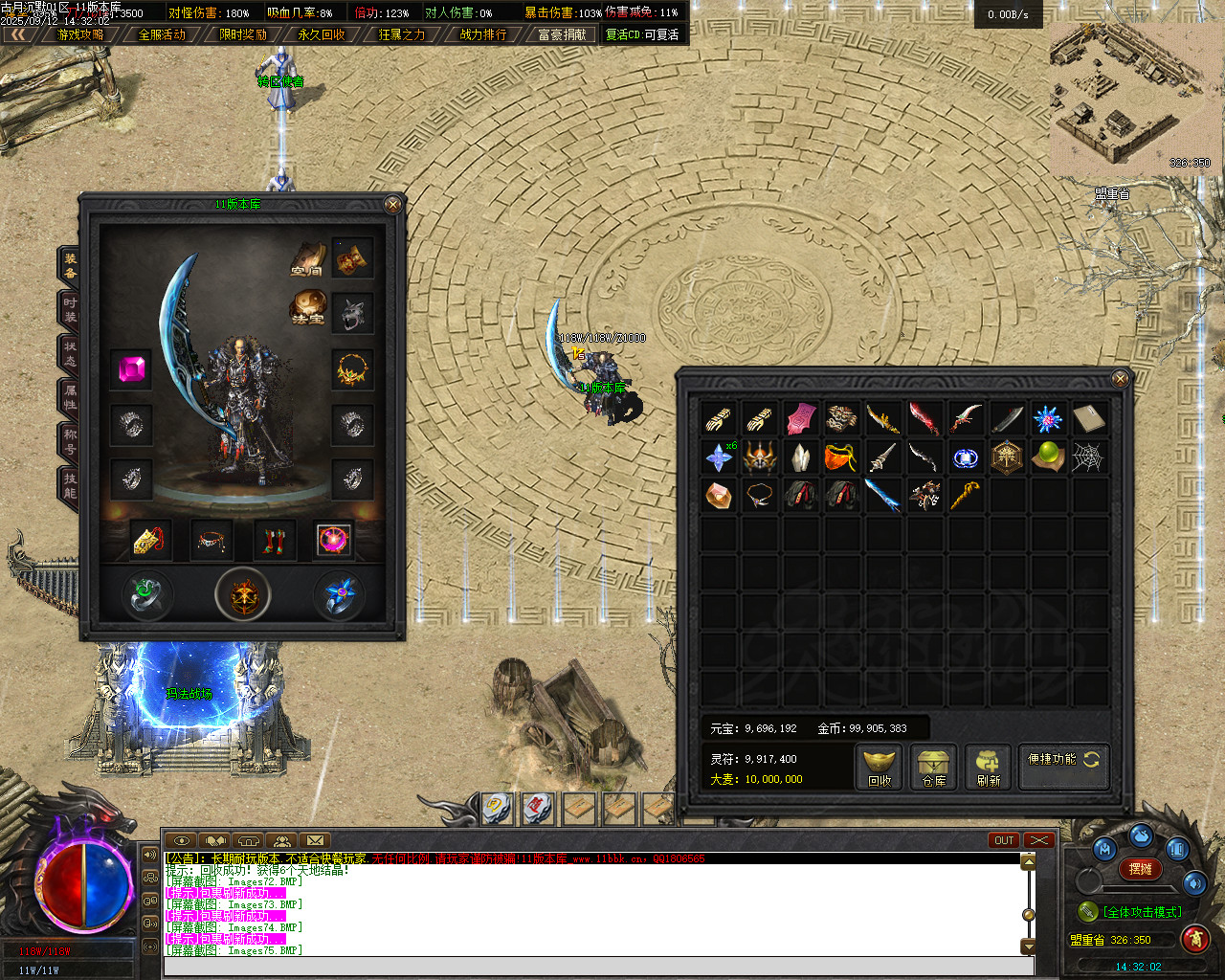Screen dimensions: 1225x980
Task: Select the horned golden helmet in bag
Action: (760, 457)
